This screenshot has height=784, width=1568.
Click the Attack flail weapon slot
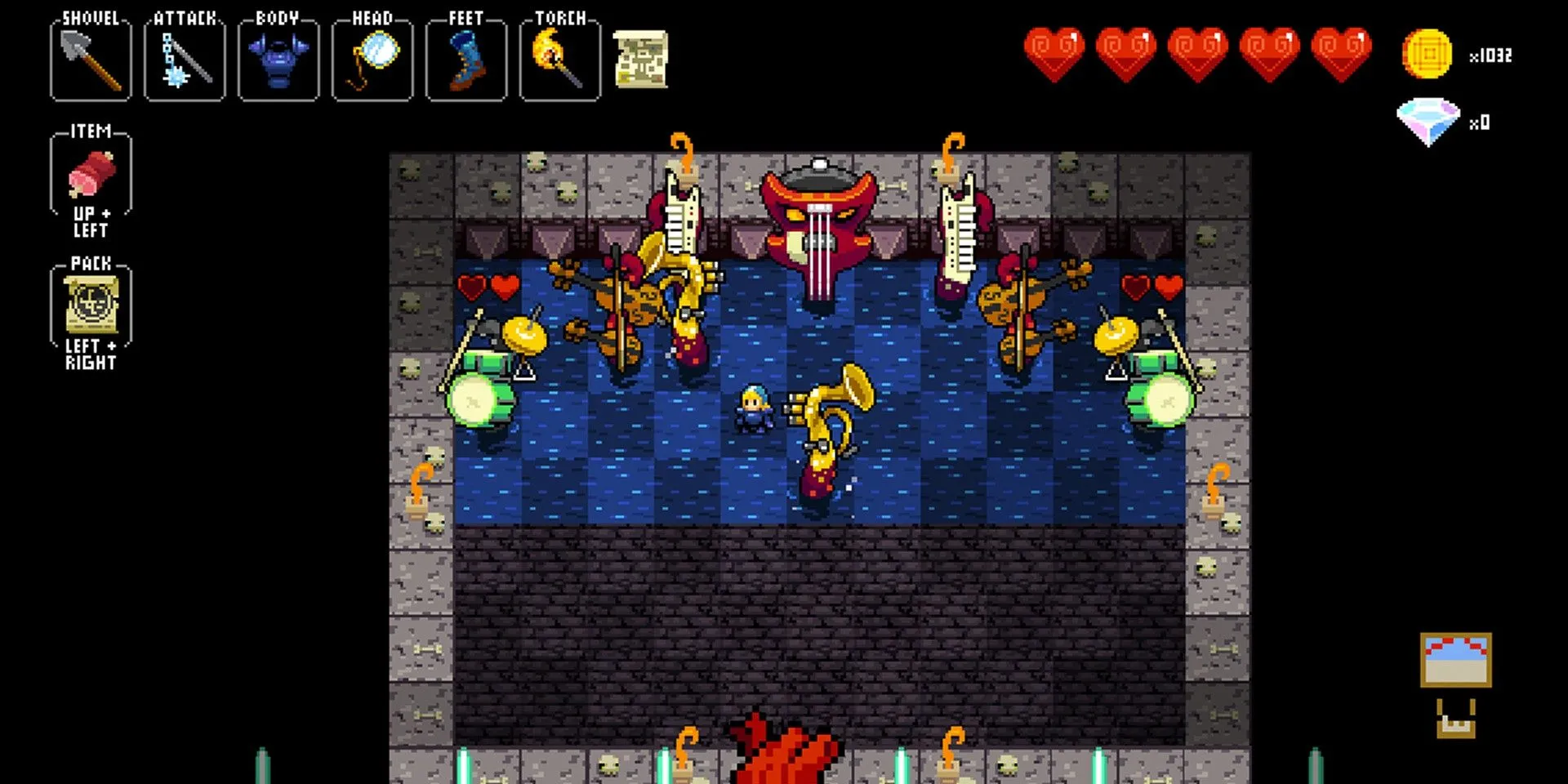185,60
